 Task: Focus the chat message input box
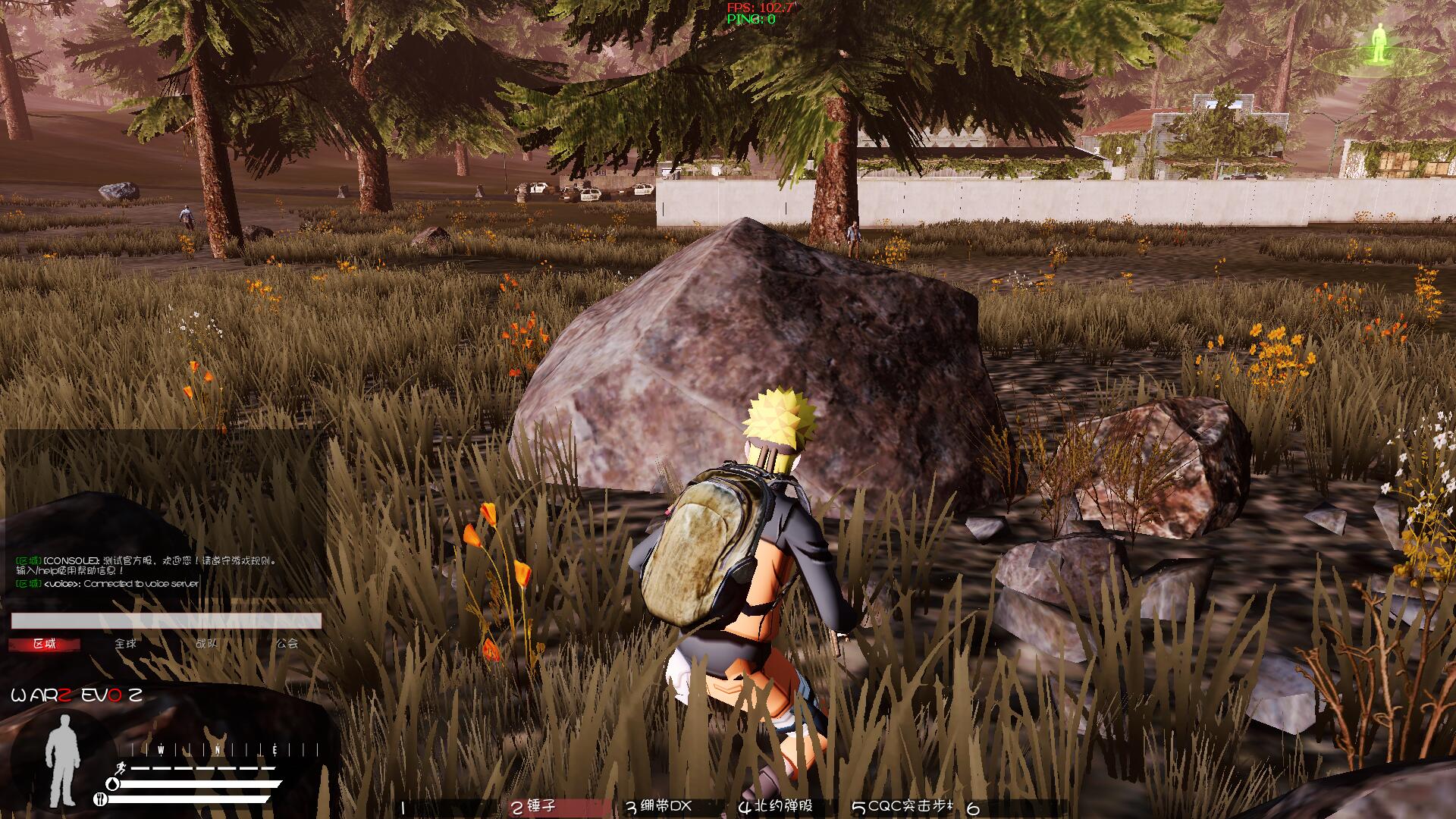(166, 621)
